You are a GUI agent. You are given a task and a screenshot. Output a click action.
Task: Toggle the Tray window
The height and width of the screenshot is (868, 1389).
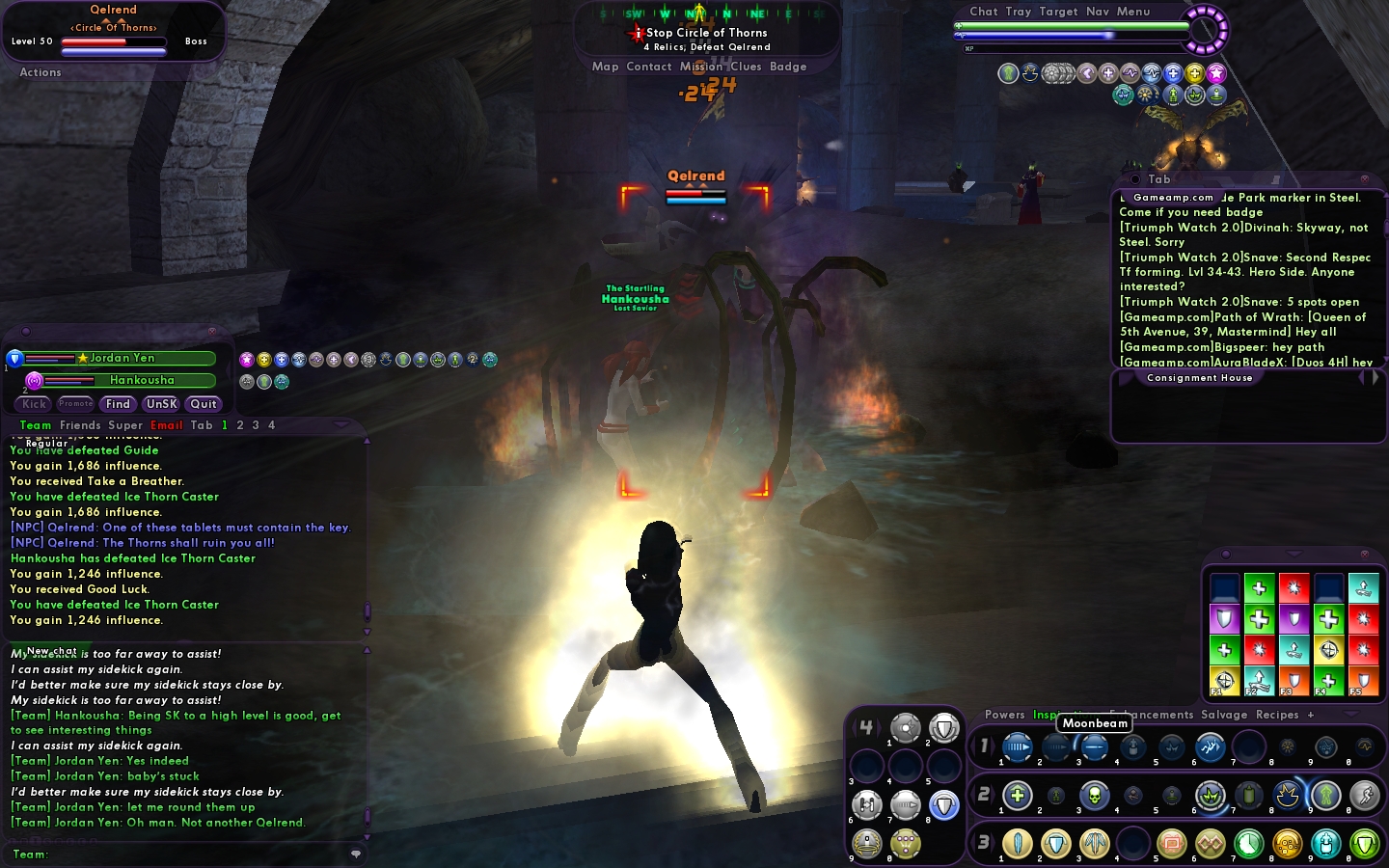tap(1018, 12)
